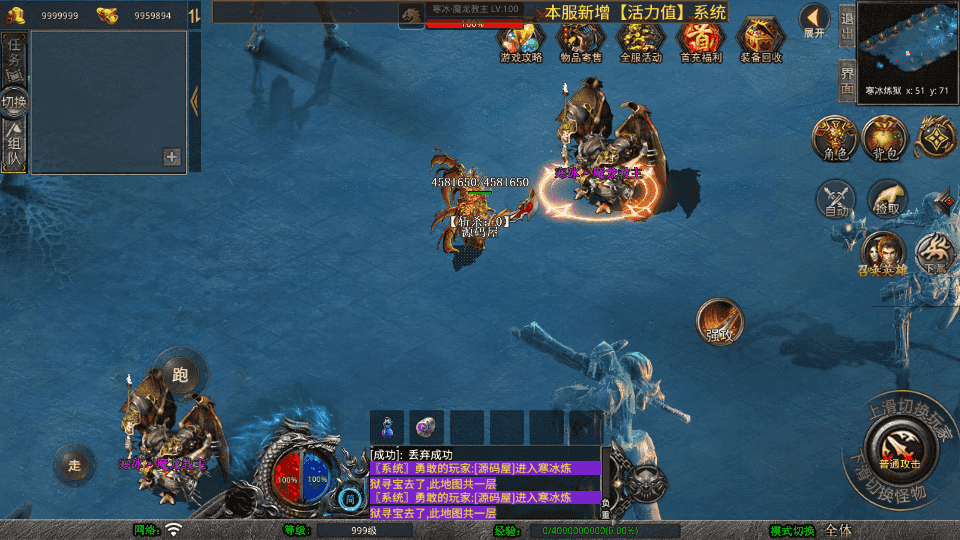Open the 全服活动 server events icon
The height and width of the screenshot is (540, 960).
coord(641,40)
